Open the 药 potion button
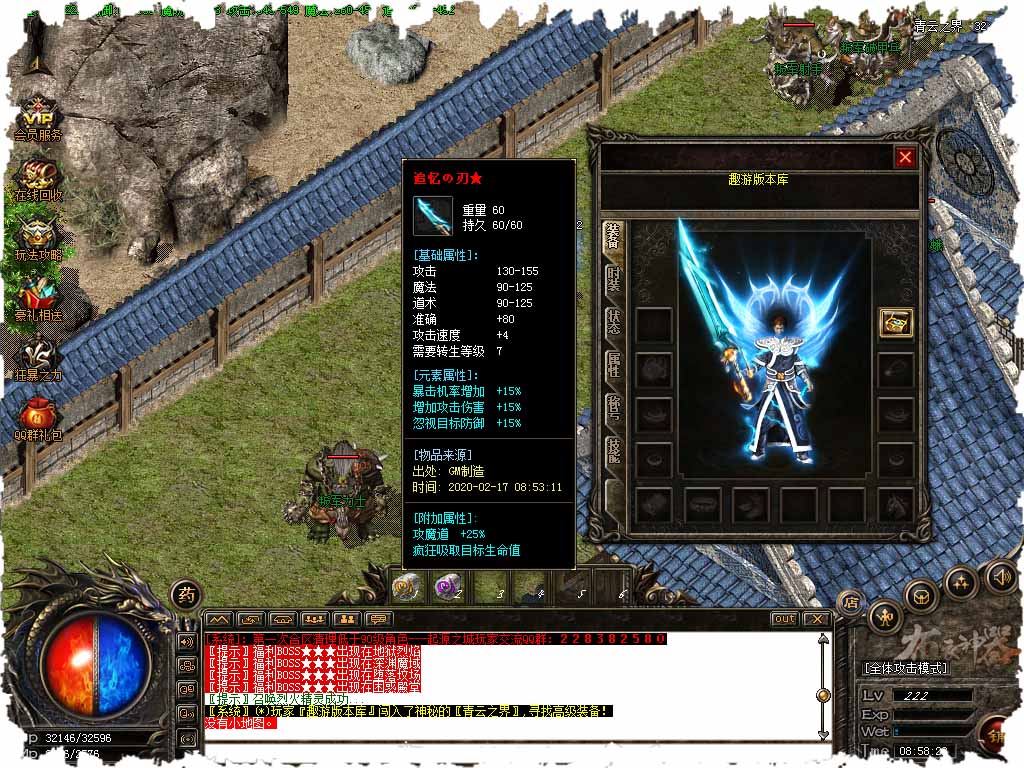The image size is (1024, 768). tap(185, 595)
